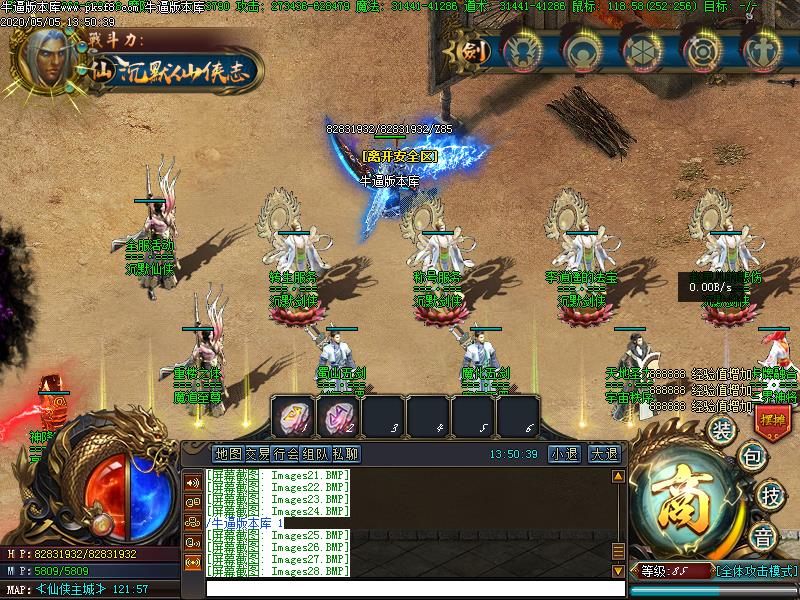Click the 小退 logout button
The height and width of the screenshot is (600, 800).
click(x=564, y=454)
